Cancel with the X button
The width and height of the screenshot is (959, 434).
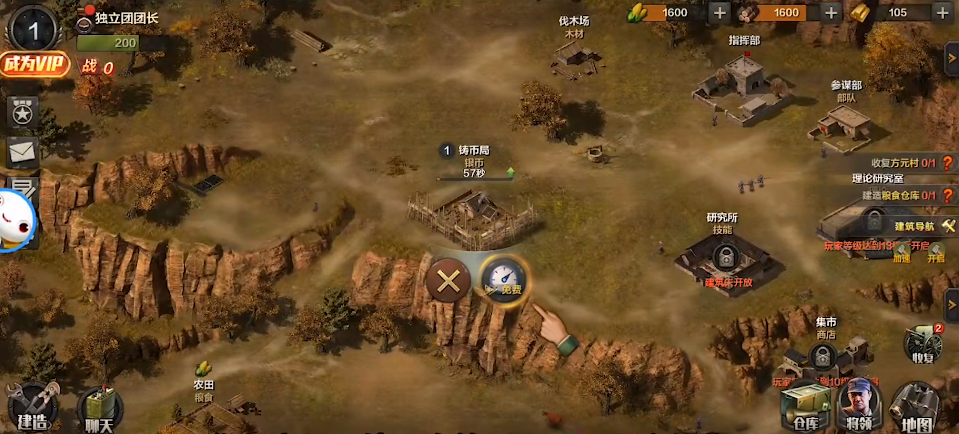click(x=448, y=281)
